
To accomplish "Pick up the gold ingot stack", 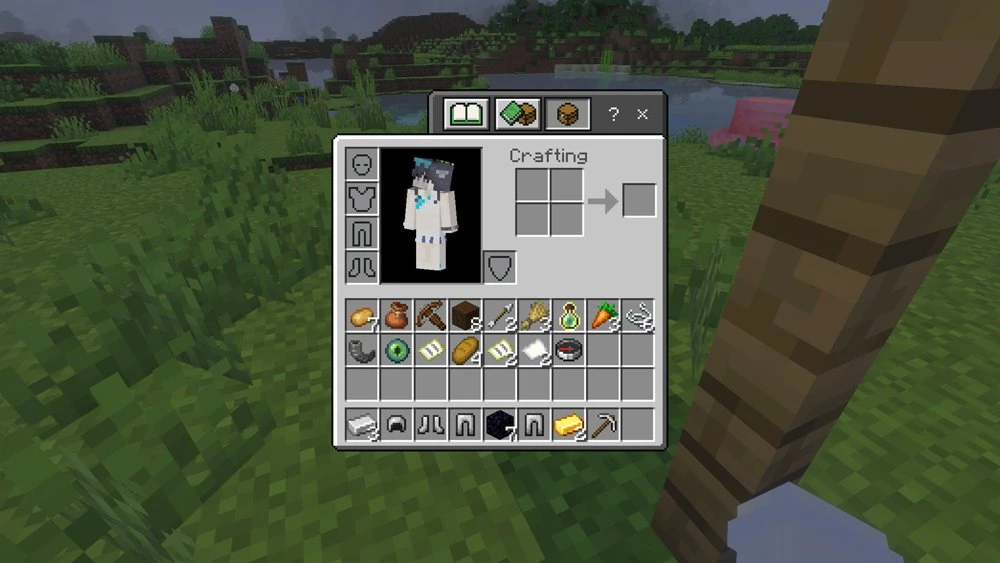I will [x=568, y=425].
